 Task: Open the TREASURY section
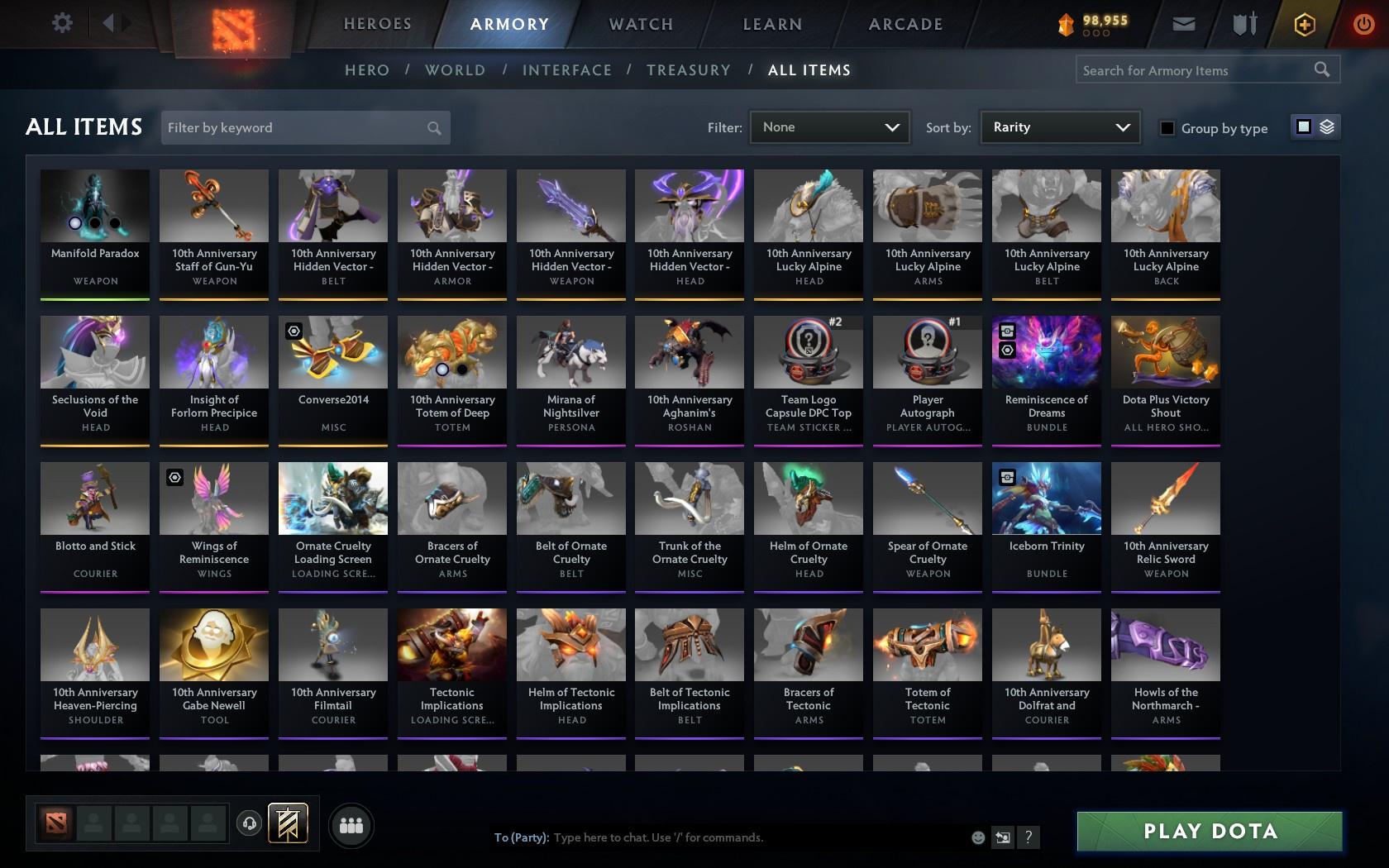tap(689, 70)
